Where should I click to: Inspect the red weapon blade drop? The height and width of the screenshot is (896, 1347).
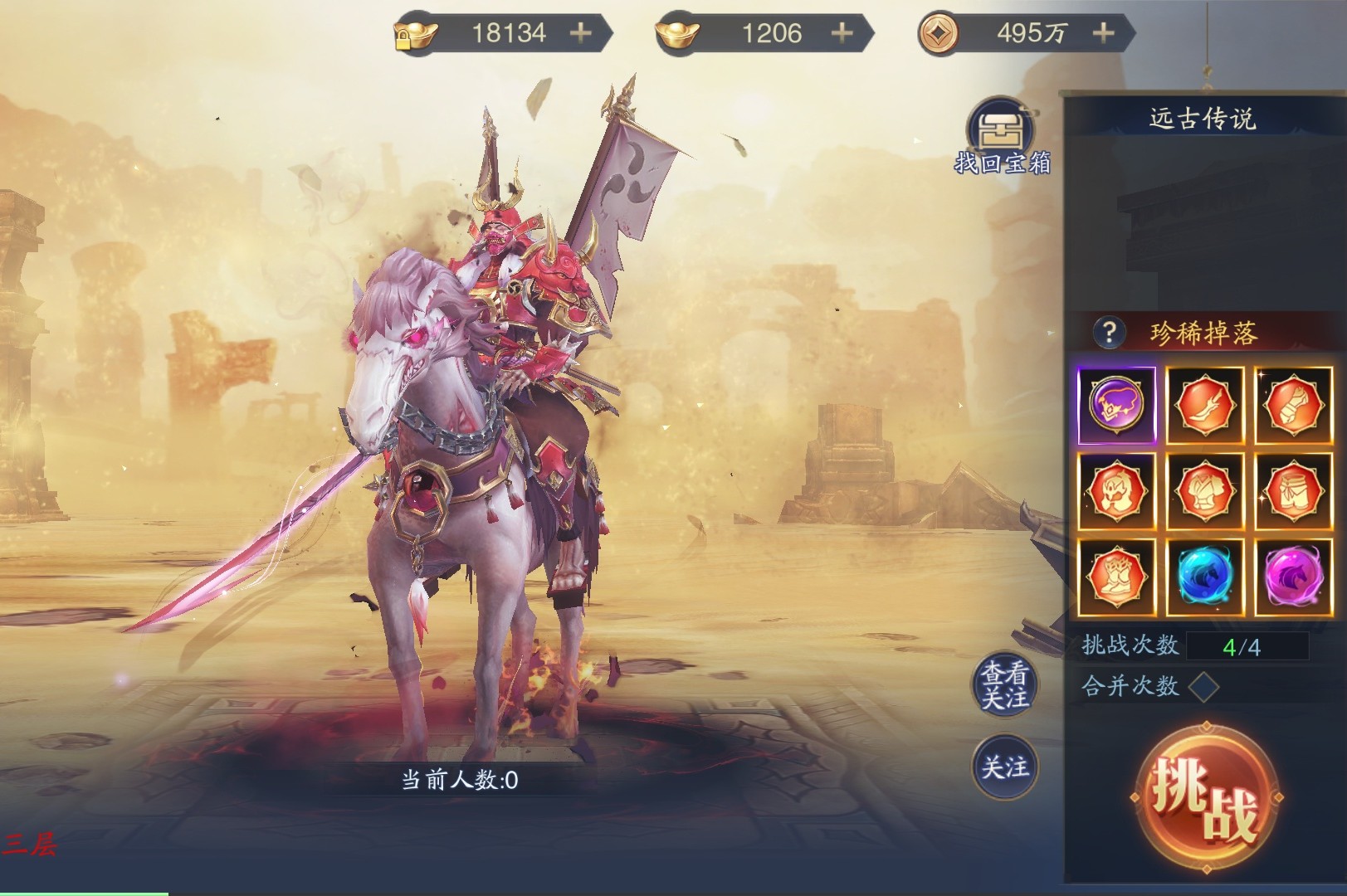click(x=1204, y=405)
